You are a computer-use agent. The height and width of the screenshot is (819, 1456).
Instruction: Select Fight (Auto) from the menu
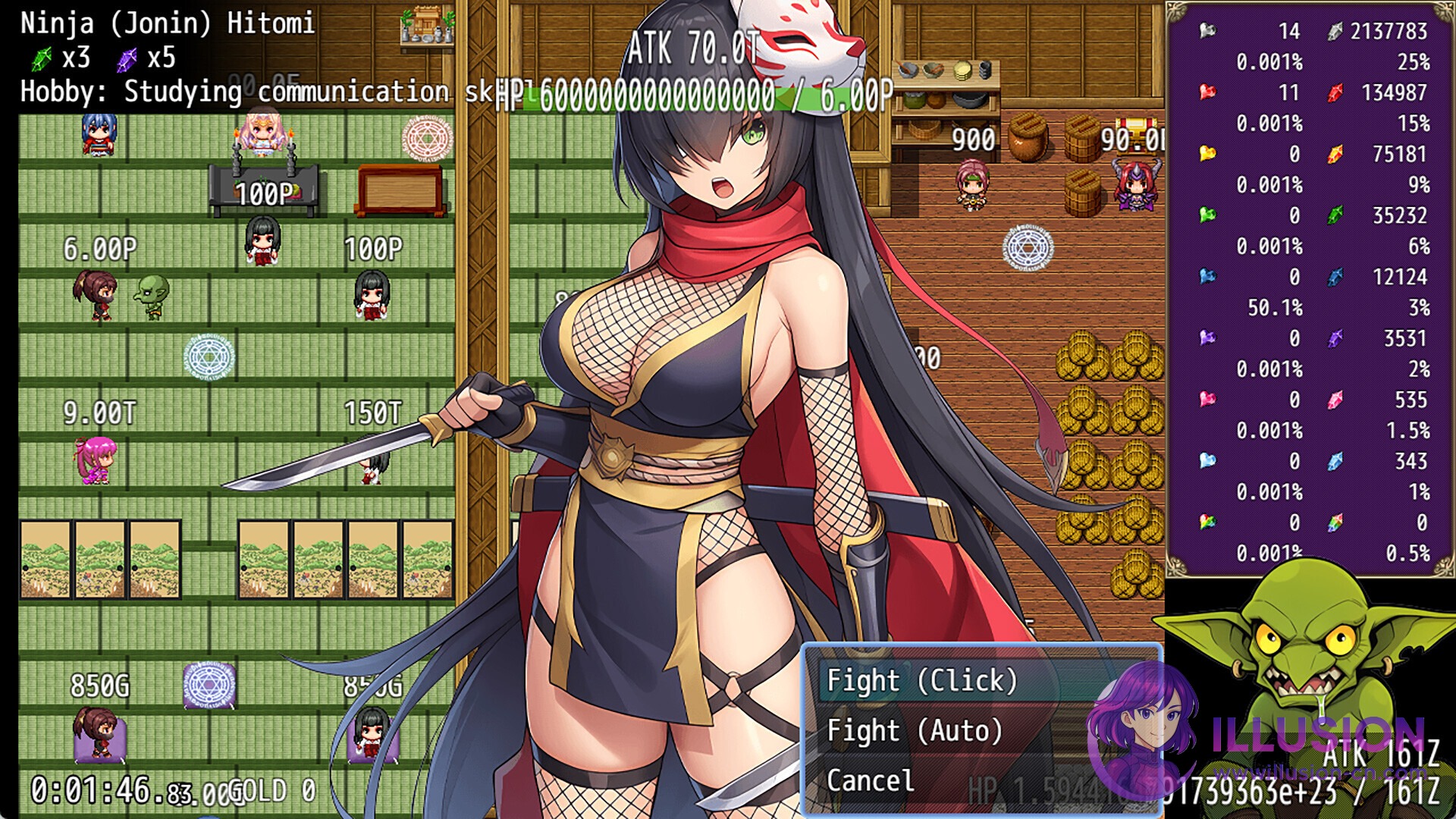[x=915, y=731]
